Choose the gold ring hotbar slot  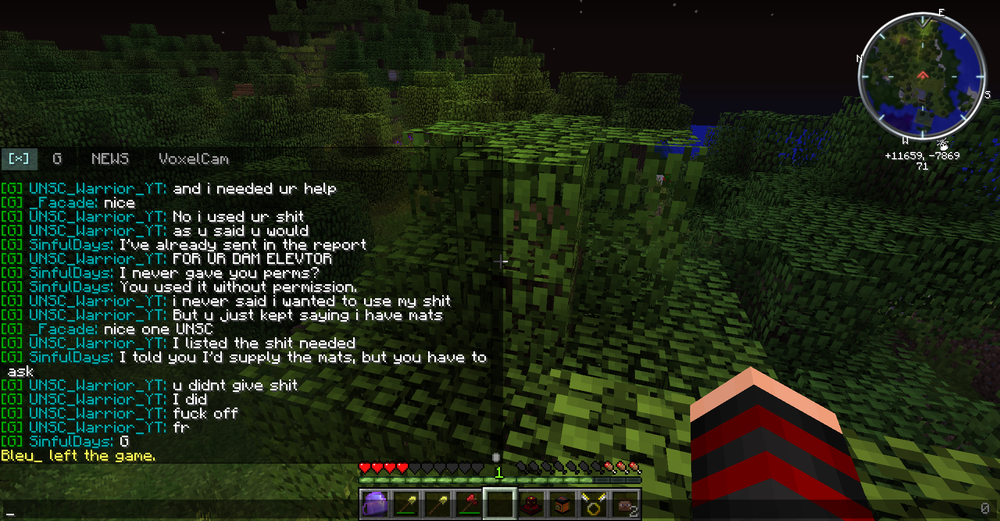(x=593, y=505)
